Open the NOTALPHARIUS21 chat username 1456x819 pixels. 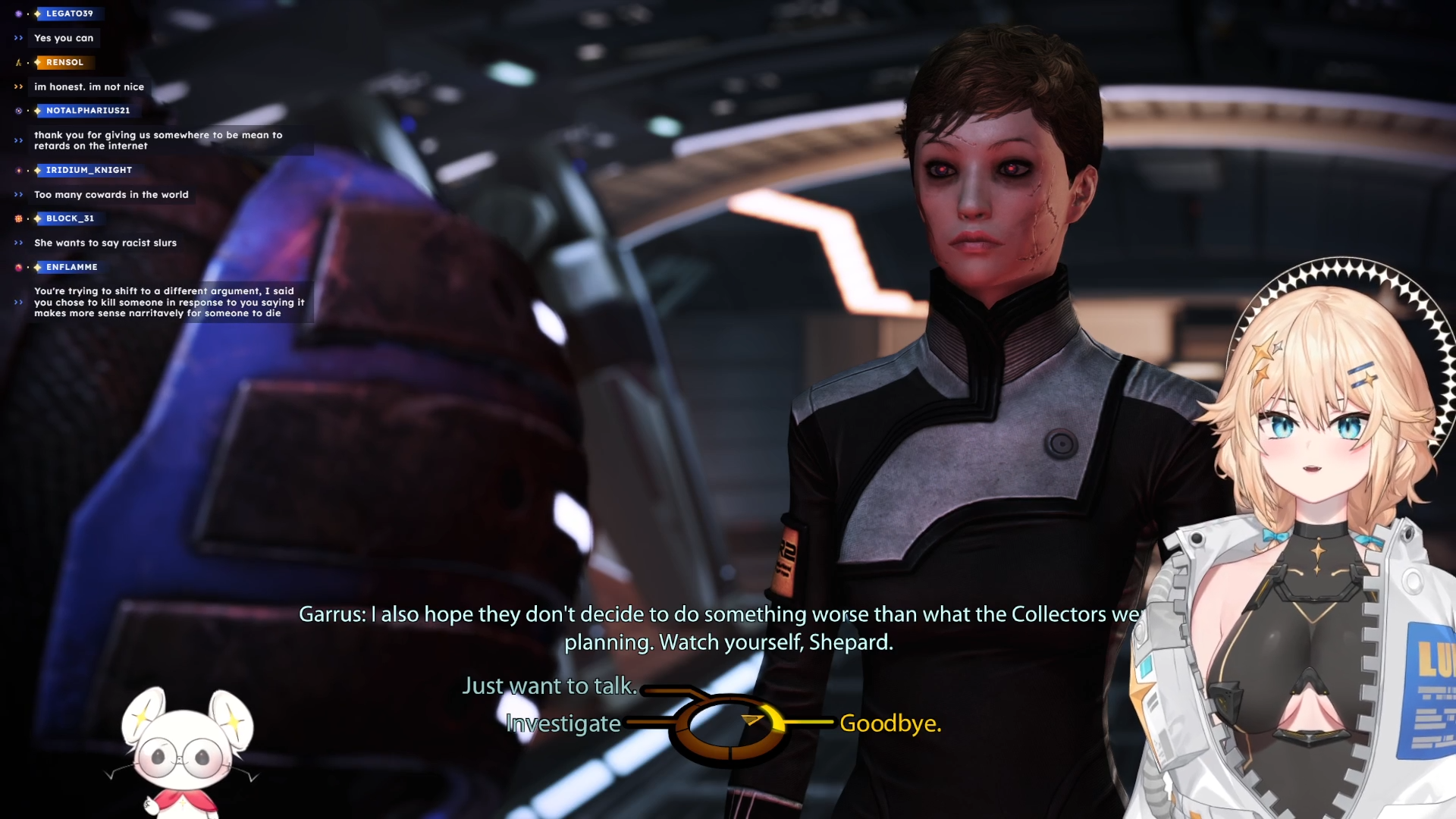88,111
